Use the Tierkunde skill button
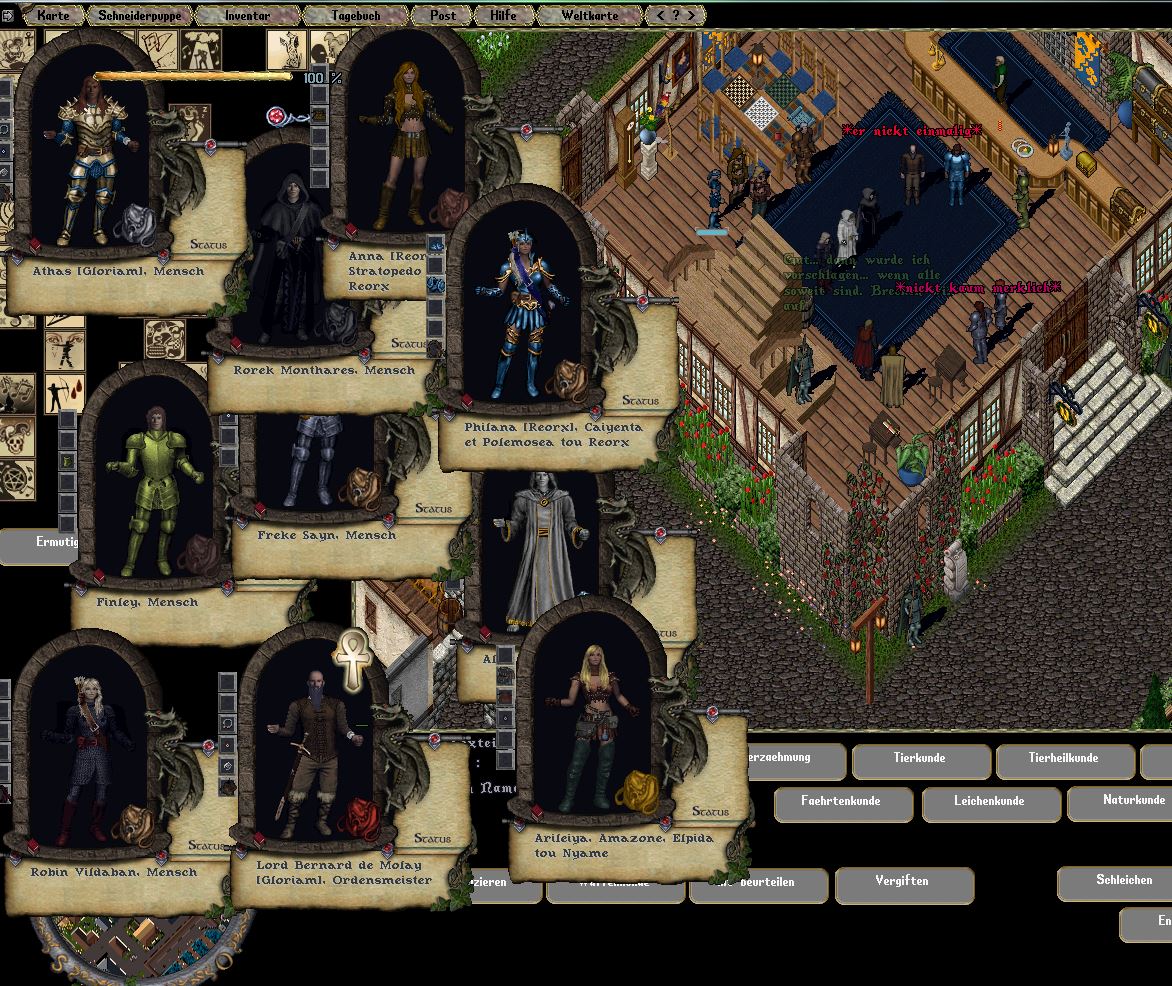The width and height of the screenshot is (1172, 986). point(919,759)
